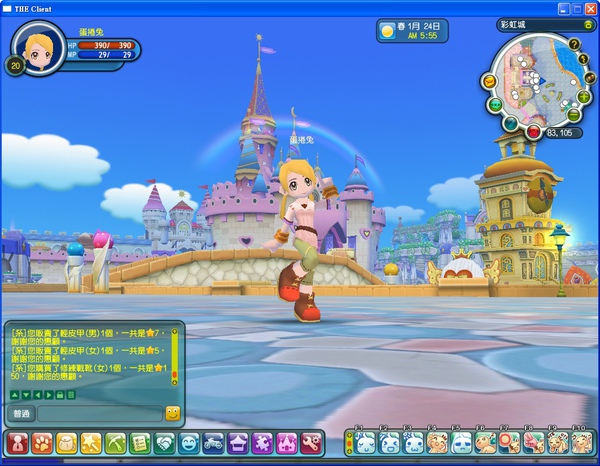This screenshot has width=600, height=466.
Task: Select the 普通 chat channel button
Action: [21, 413]
